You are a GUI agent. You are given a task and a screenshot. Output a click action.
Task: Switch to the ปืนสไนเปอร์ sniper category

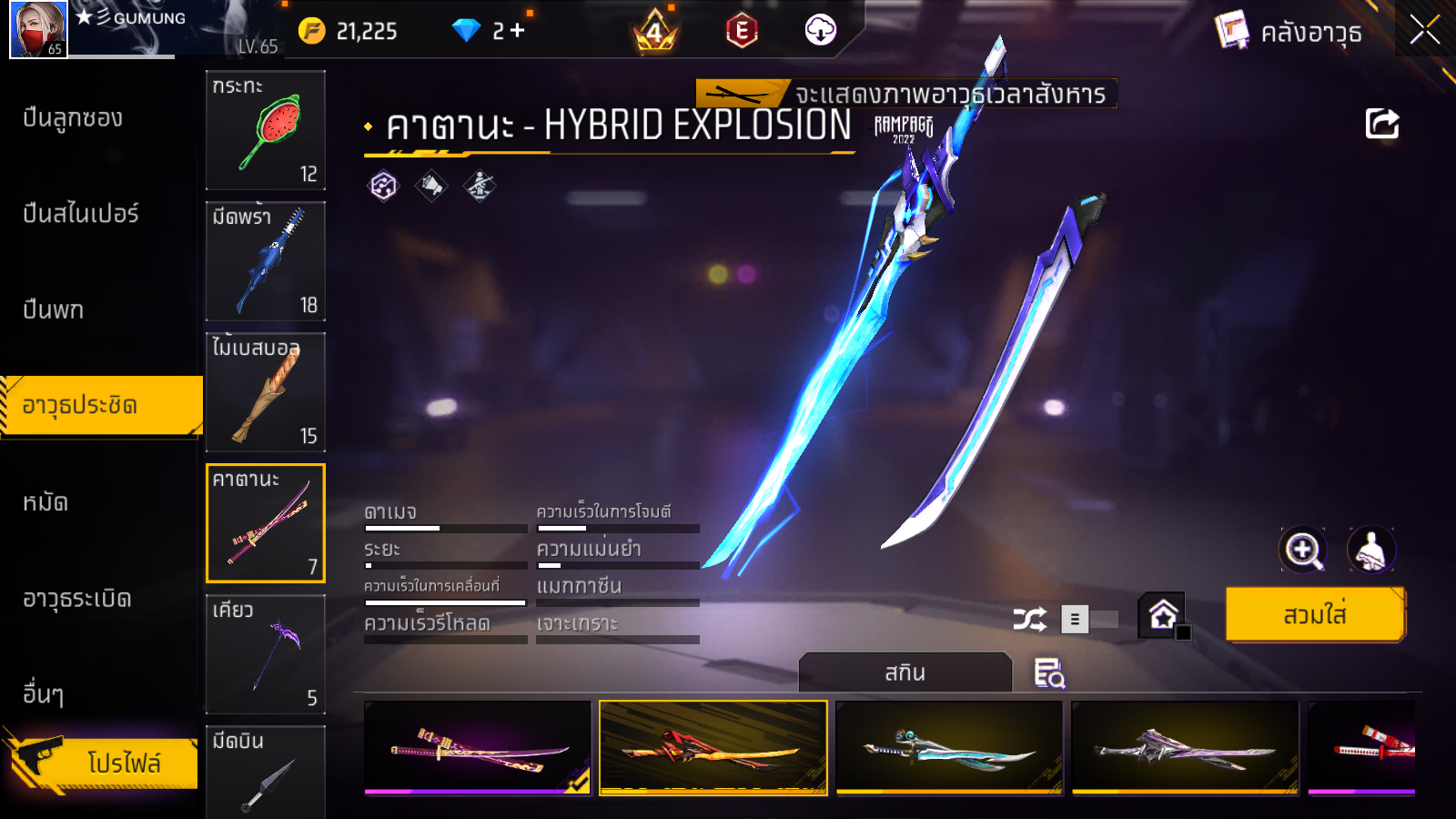80,214
